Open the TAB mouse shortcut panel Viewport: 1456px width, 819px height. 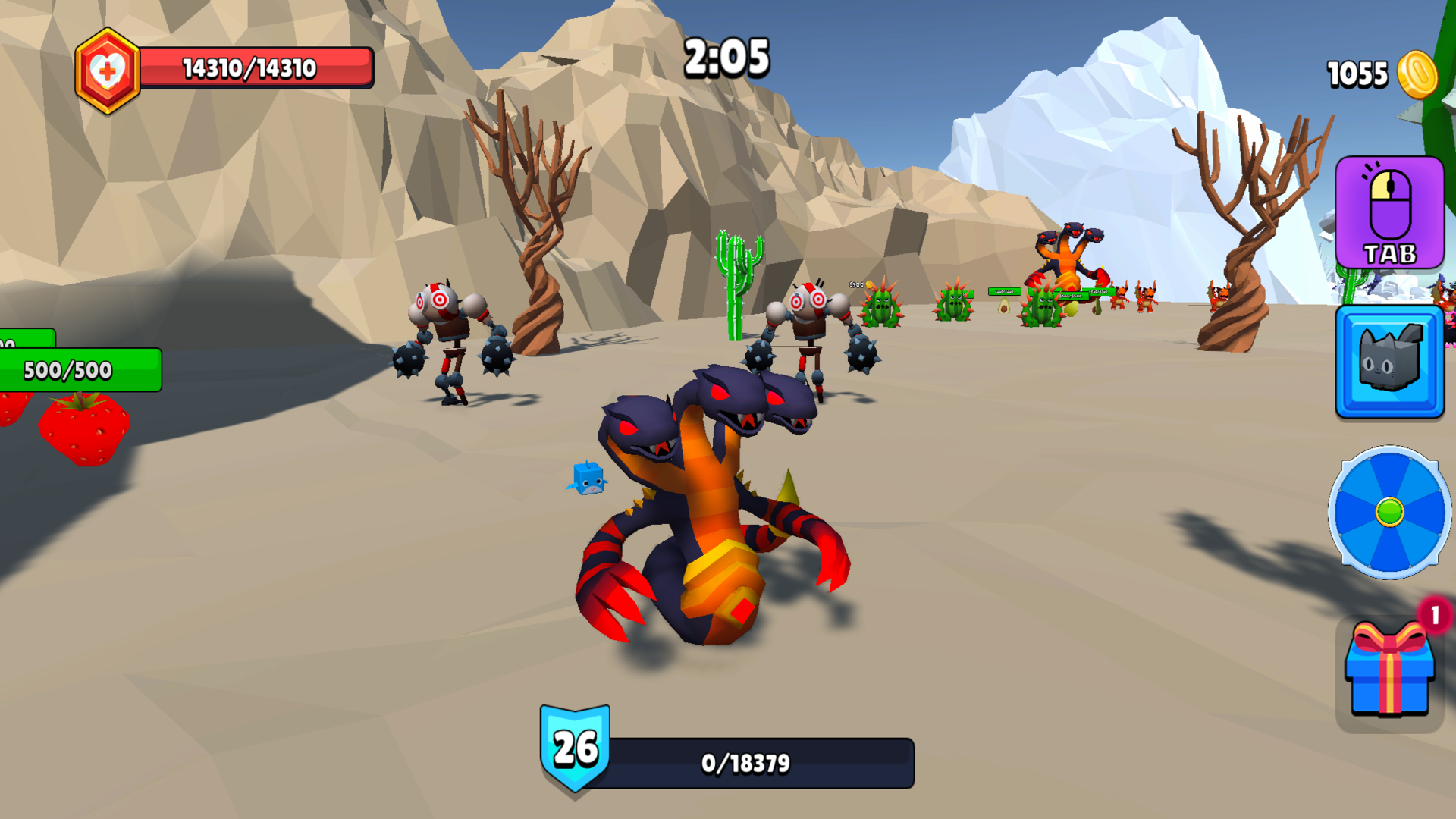click(1389, 212)
